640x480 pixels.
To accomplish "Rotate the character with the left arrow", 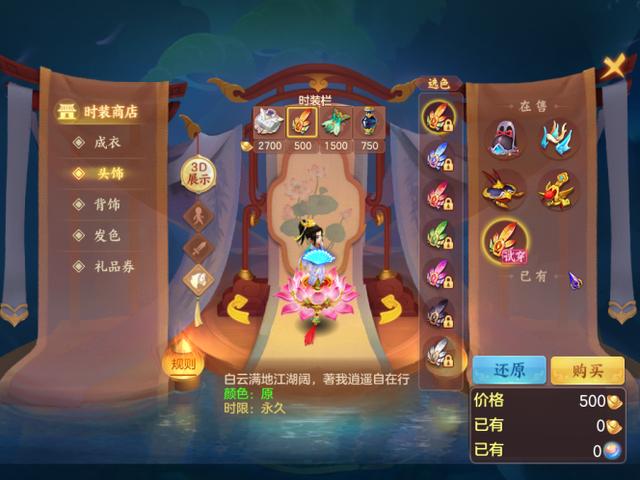I will click(239, 307).
